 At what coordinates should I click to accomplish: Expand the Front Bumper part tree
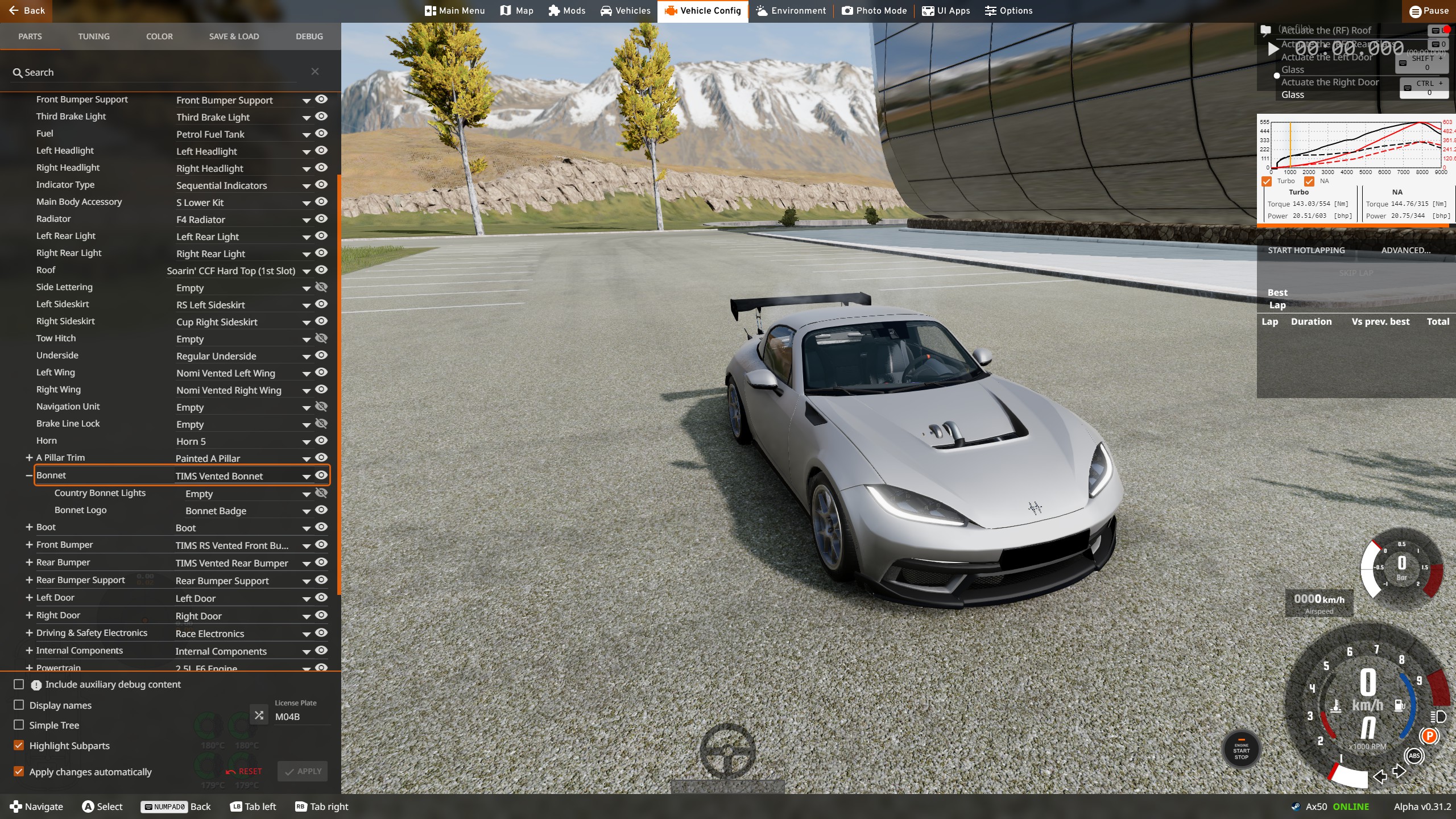point(29,544)
